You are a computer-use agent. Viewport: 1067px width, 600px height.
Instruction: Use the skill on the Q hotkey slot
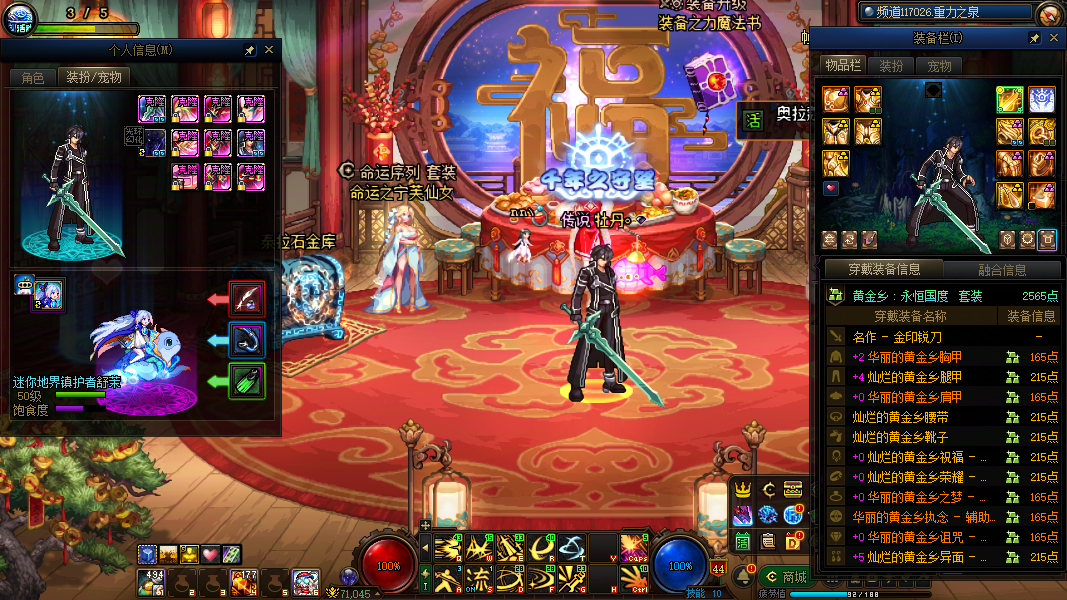click(x=444, y=547)
